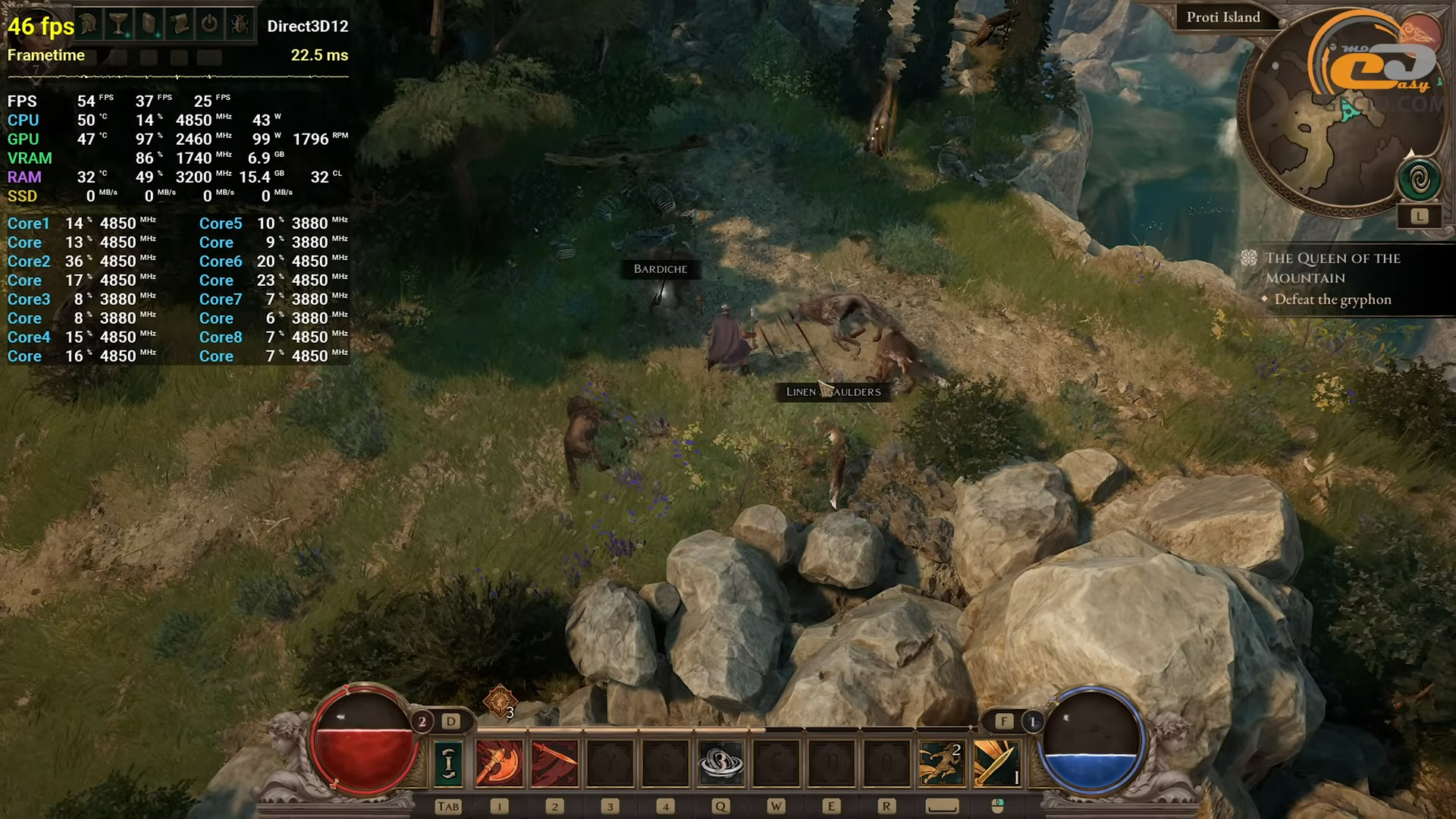This screenshot has height=819, width=1456.
Task: Open the quest scroll icon
Action: coord(180,24)
